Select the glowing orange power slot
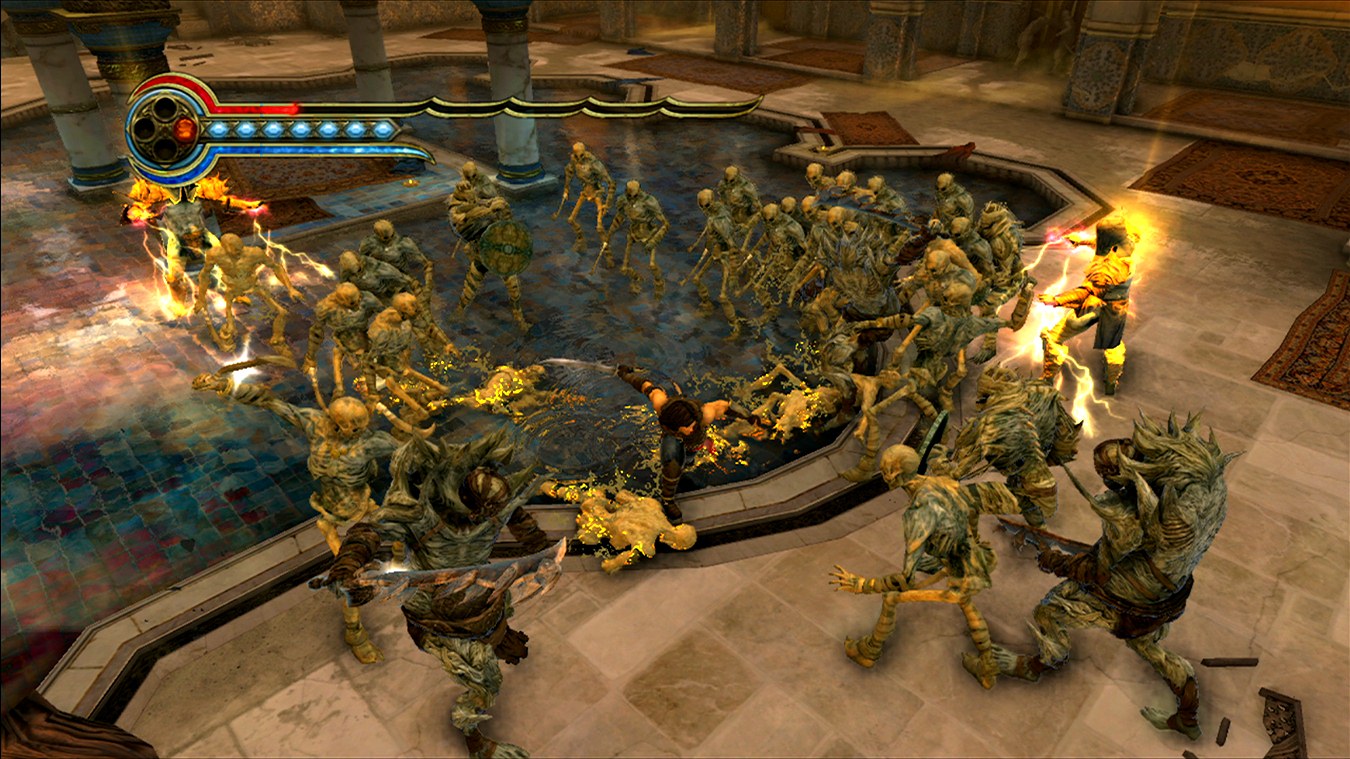The image size is (1350, 759). [185, 129]
